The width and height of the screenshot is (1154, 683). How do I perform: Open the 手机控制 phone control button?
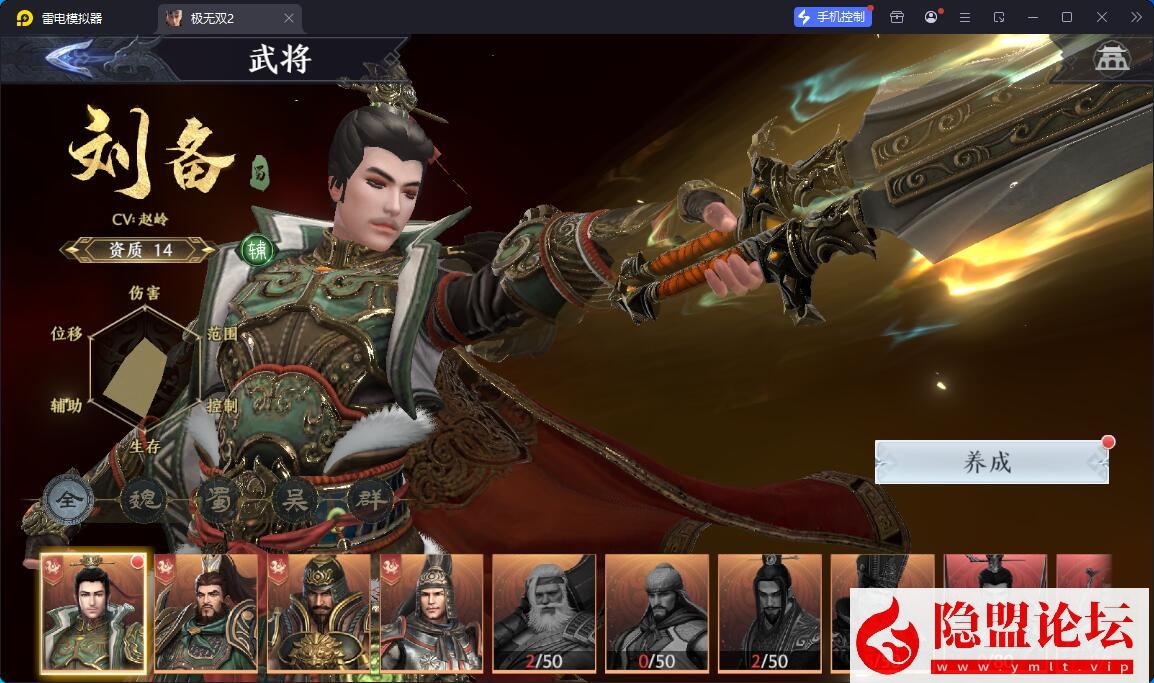[832, 17]
